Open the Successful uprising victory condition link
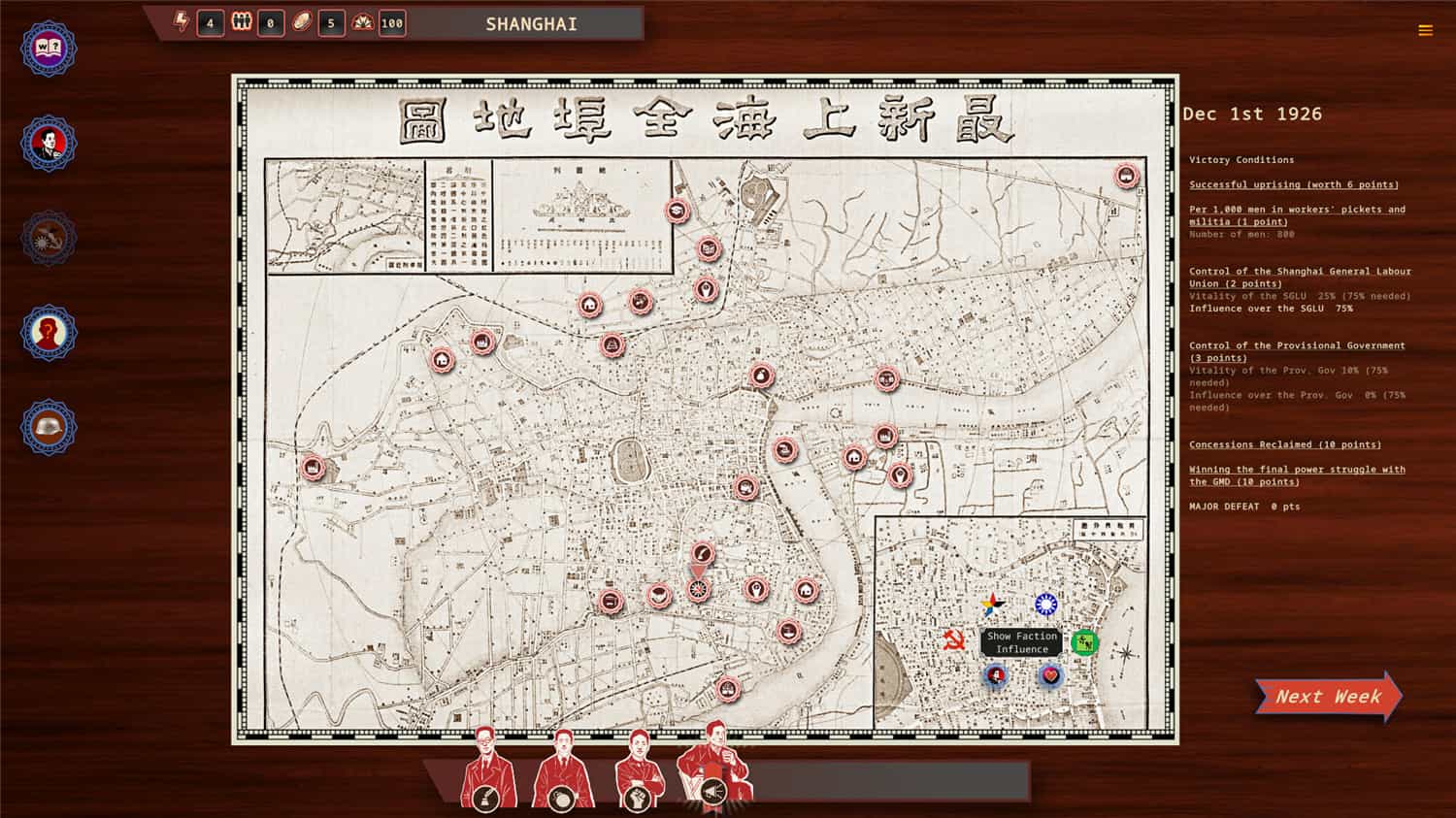The height and width of the screenshot is (818, 1456). click(1293, 184)
